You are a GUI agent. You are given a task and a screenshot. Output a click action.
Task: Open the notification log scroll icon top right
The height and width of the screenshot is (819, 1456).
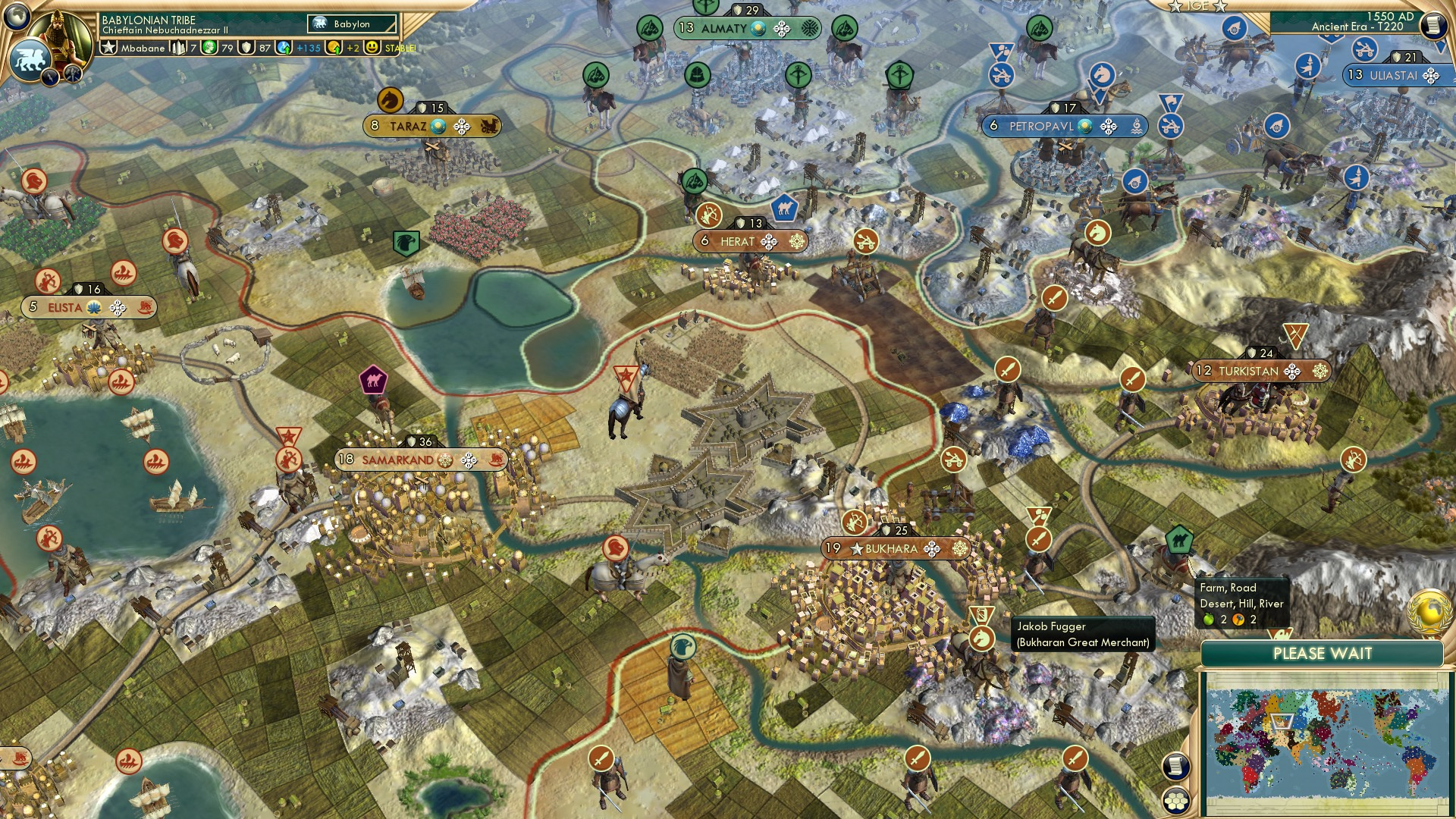click(1433, 24)
